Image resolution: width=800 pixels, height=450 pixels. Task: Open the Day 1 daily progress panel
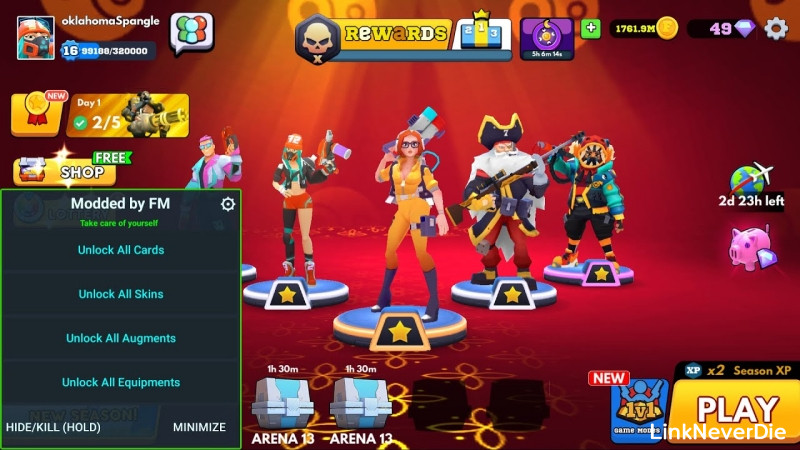click(x=128, y=115)
